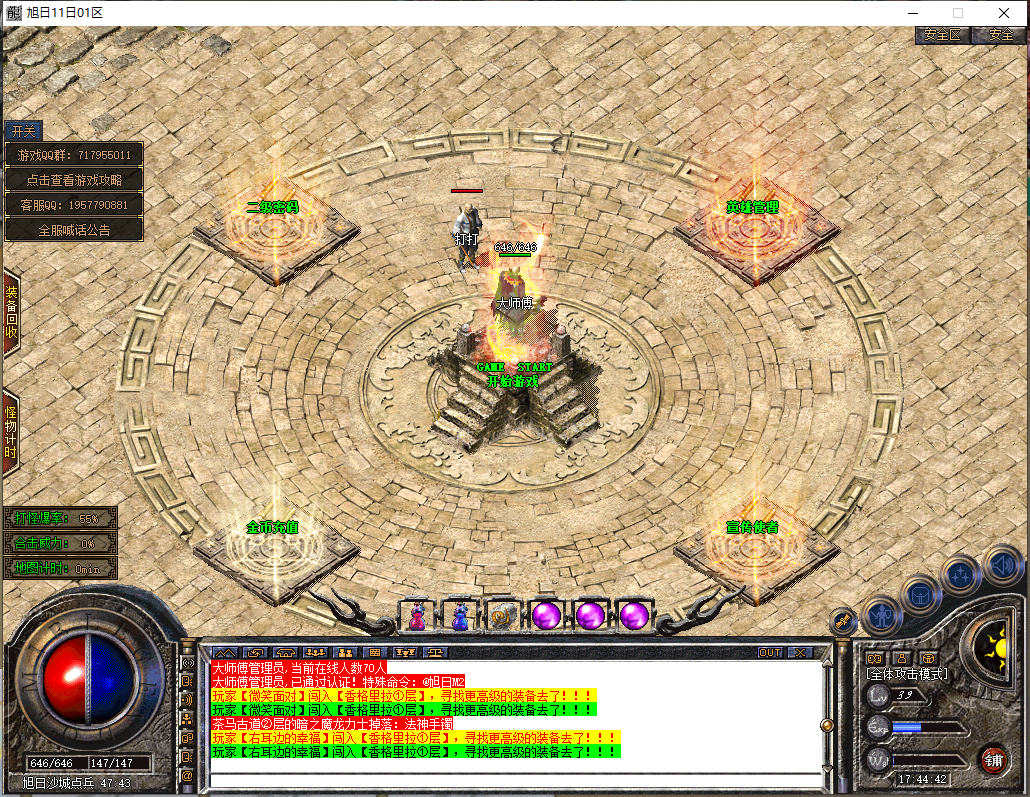This screenshot has width=1030, height=797.
Task: Select the 游戏QQ群 info row
Action: click(74, 155)
